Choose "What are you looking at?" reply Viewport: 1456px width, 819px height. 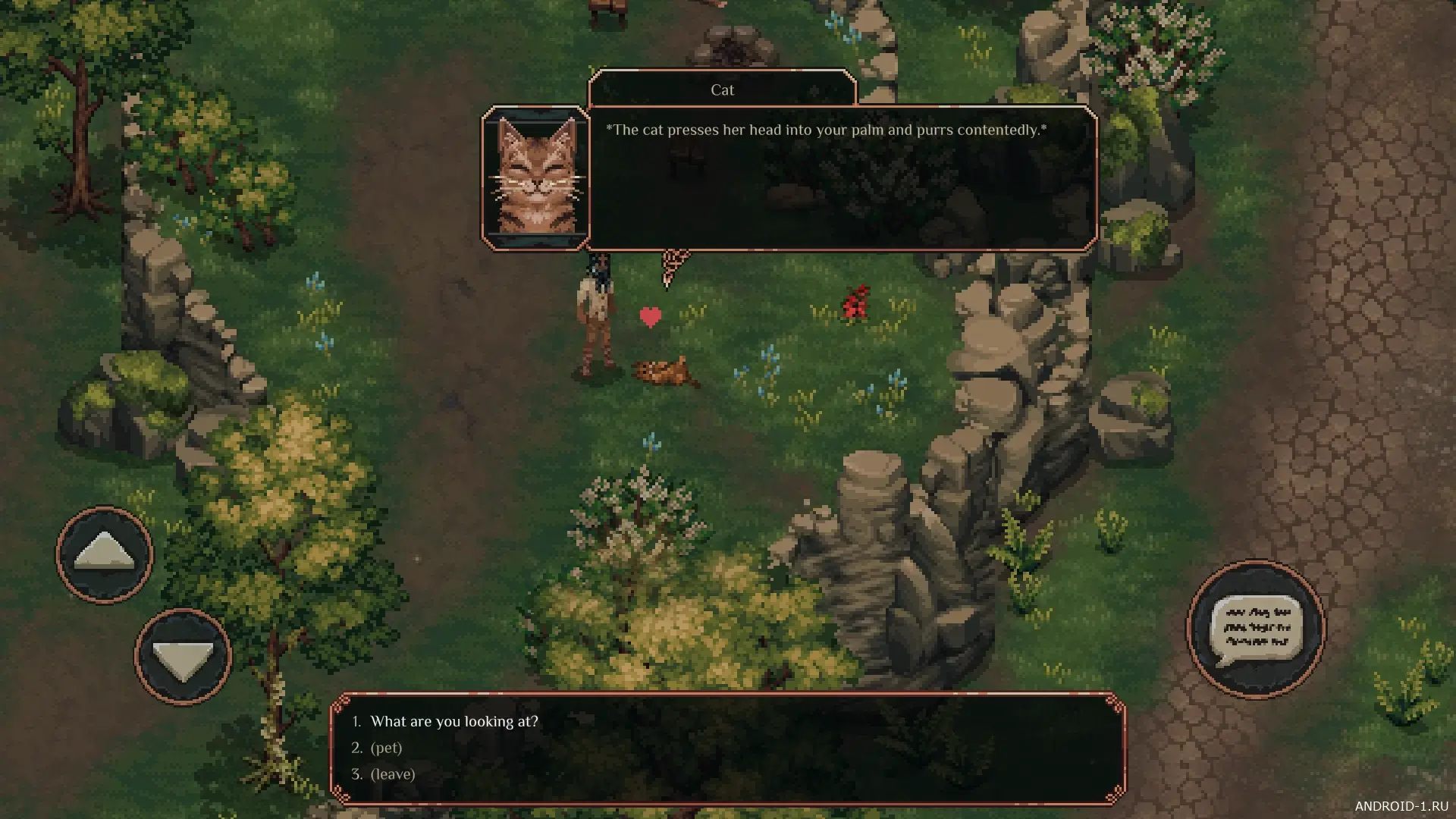453,721
